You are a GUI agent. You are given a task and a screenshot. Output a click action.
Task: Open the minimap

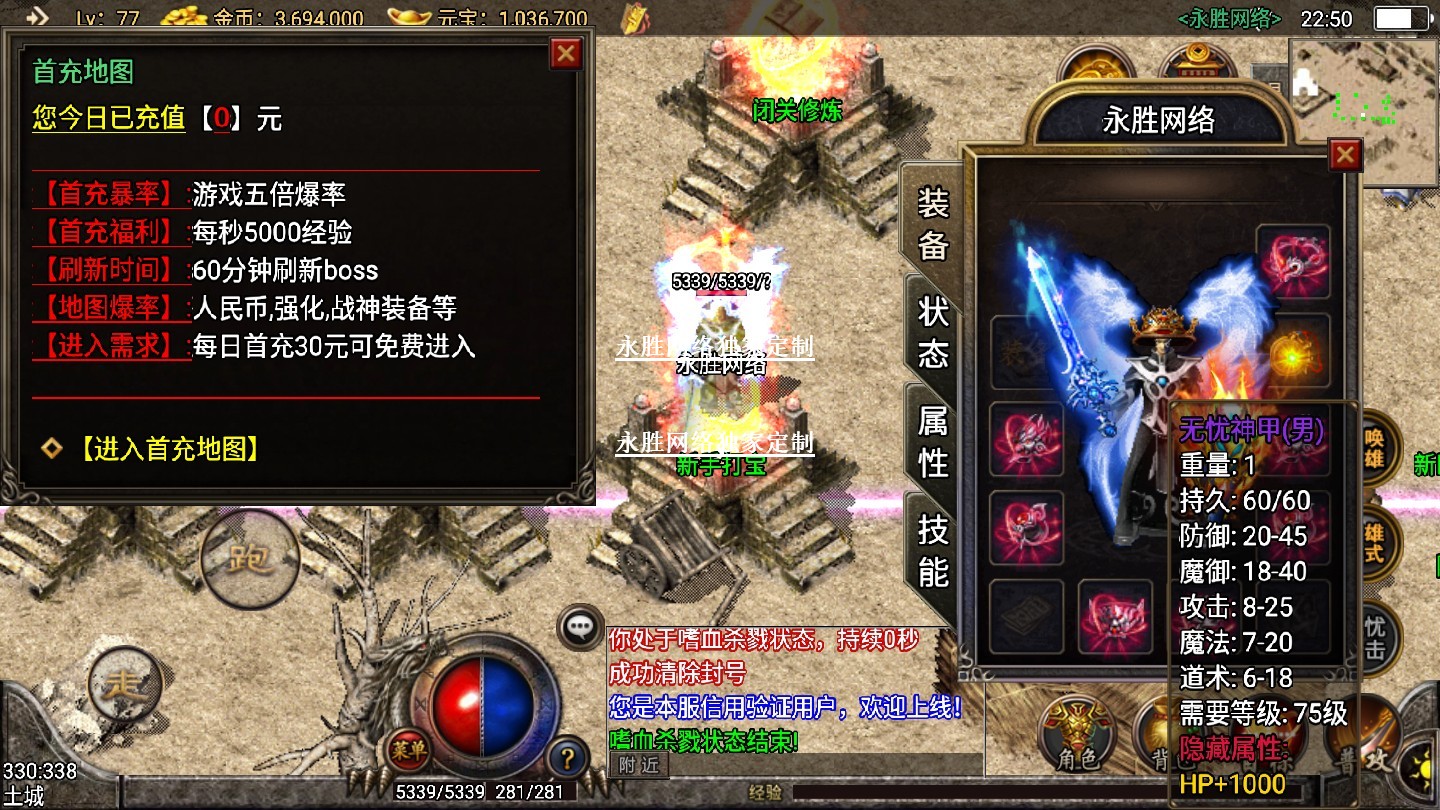coord(1363,110)
